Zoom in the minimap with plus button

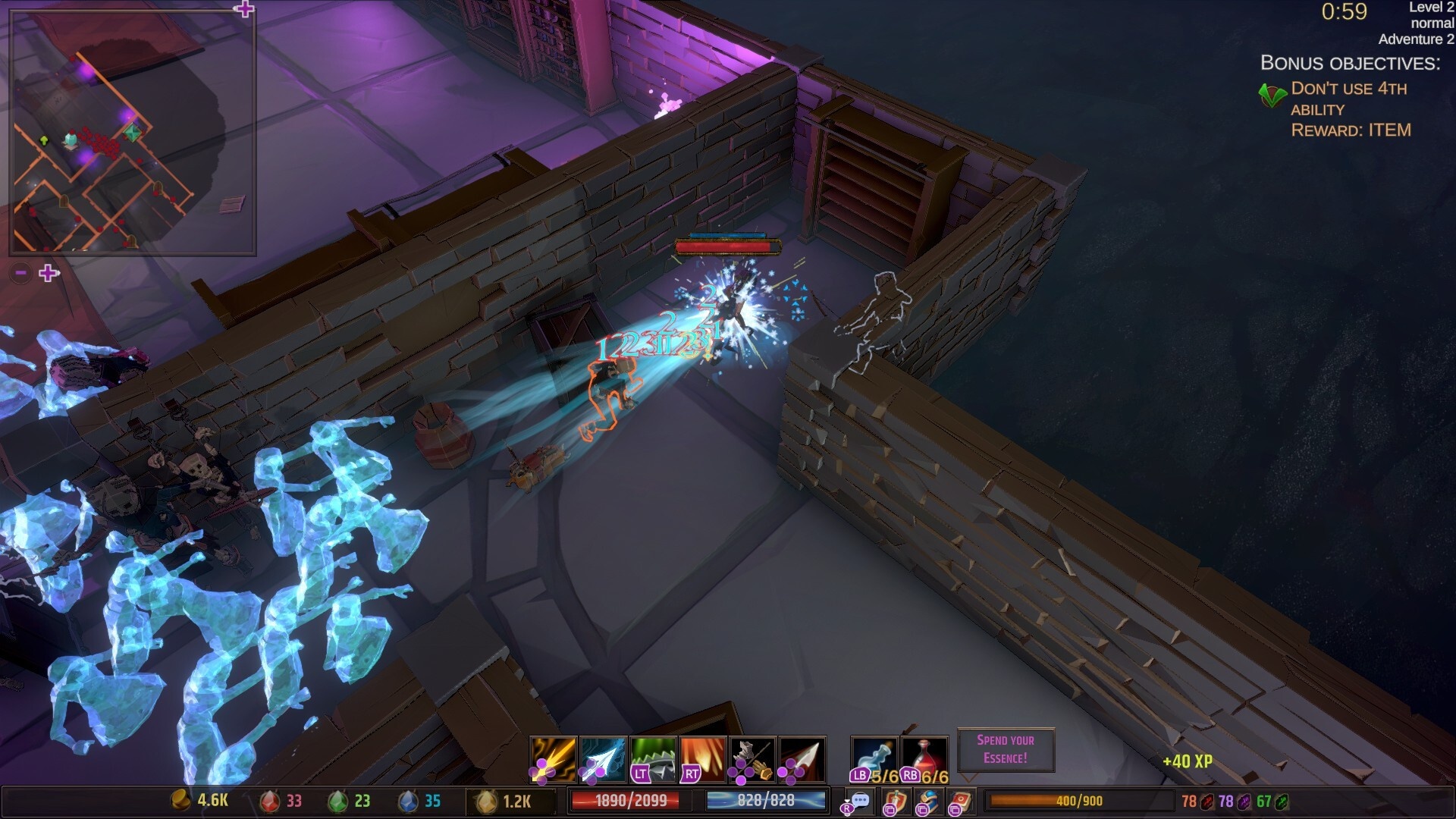[x=49, y=273]
